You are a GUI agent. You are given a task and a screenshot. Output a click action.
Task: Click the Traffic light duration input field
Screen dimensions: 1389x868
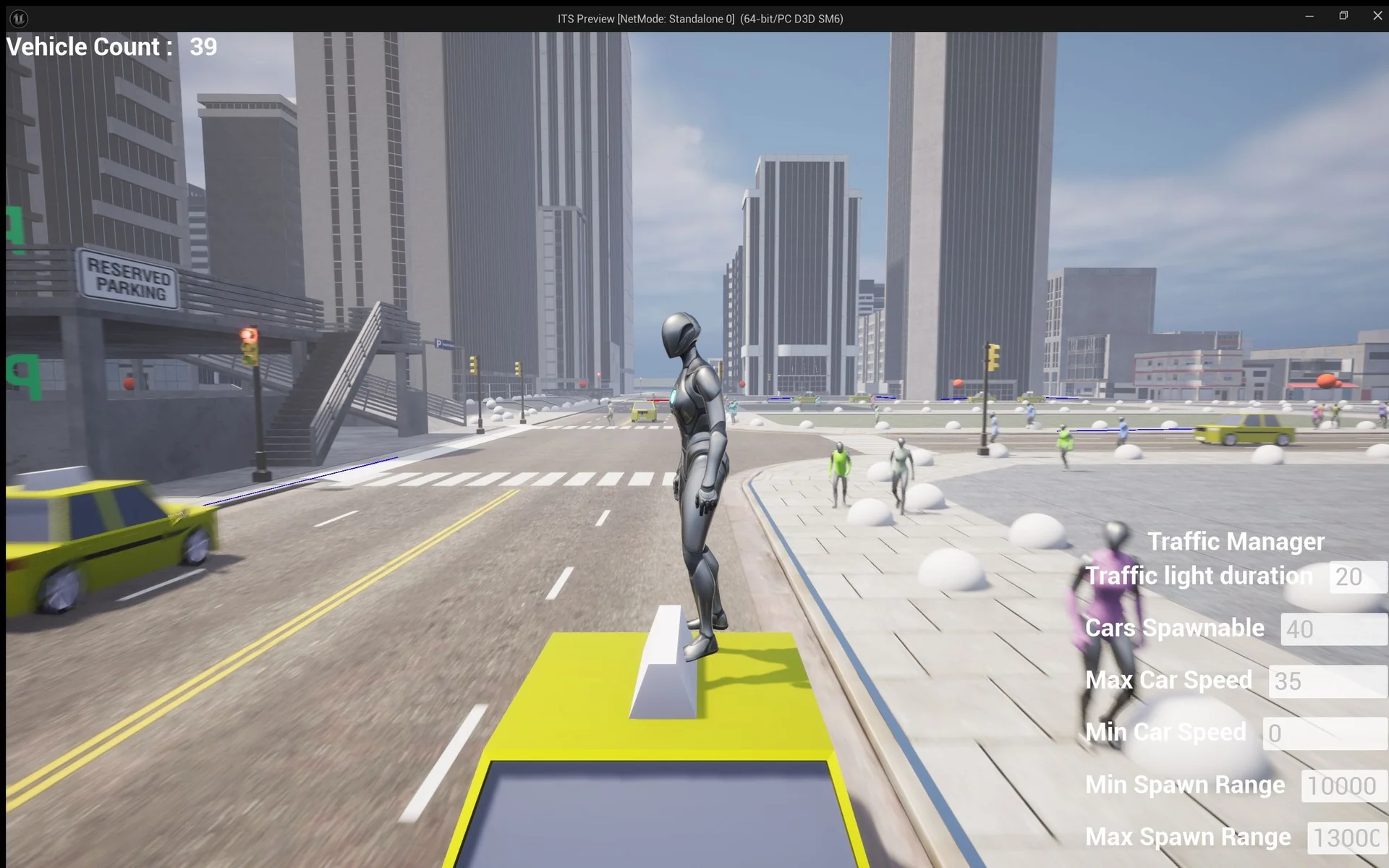point(1357,577)
